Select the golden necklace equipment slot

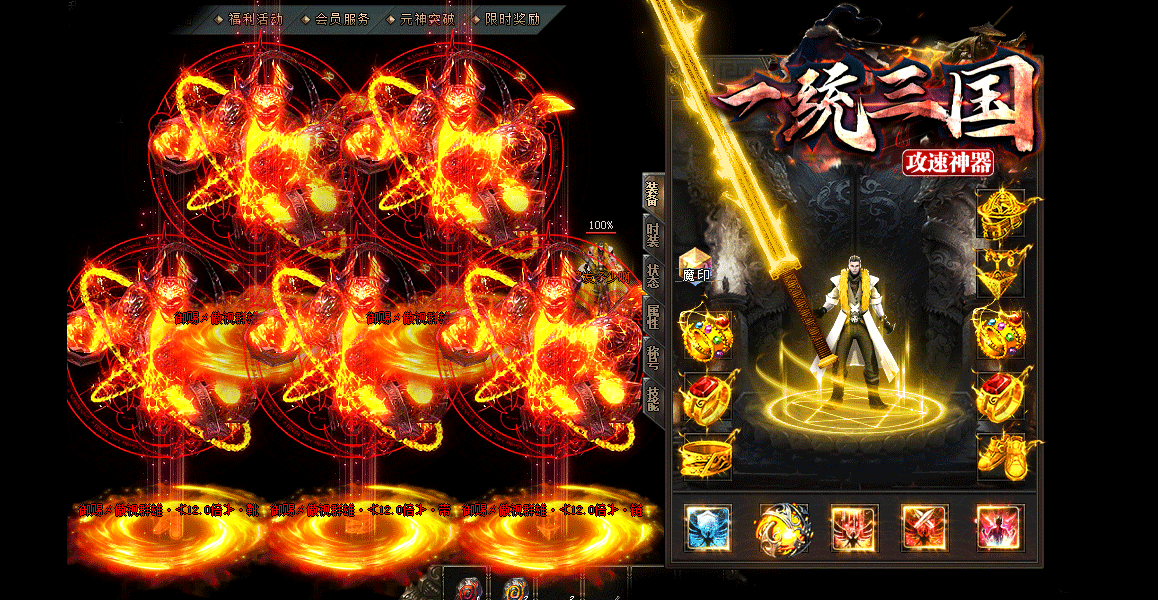(1000, 270)
